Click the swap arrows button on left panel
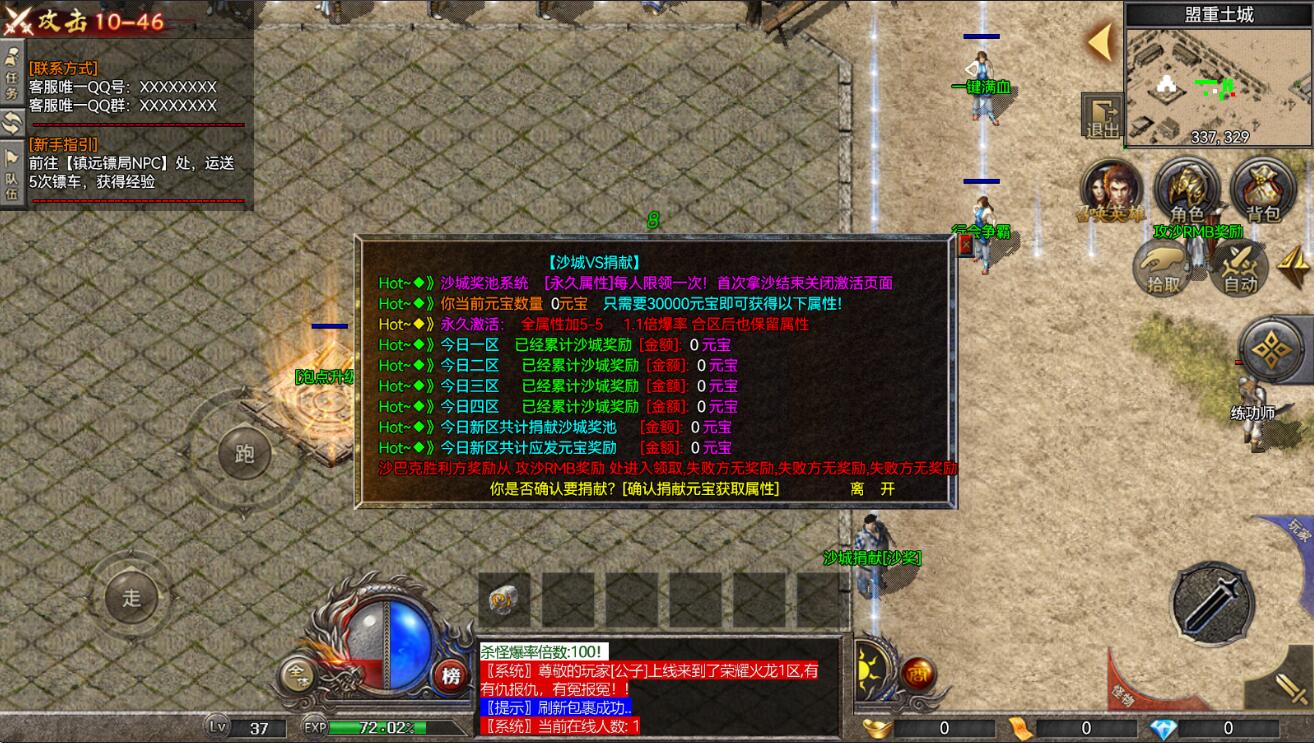The width and height of the screenshot is (1314, 743). pyautogui.click(x=12, y=123)
